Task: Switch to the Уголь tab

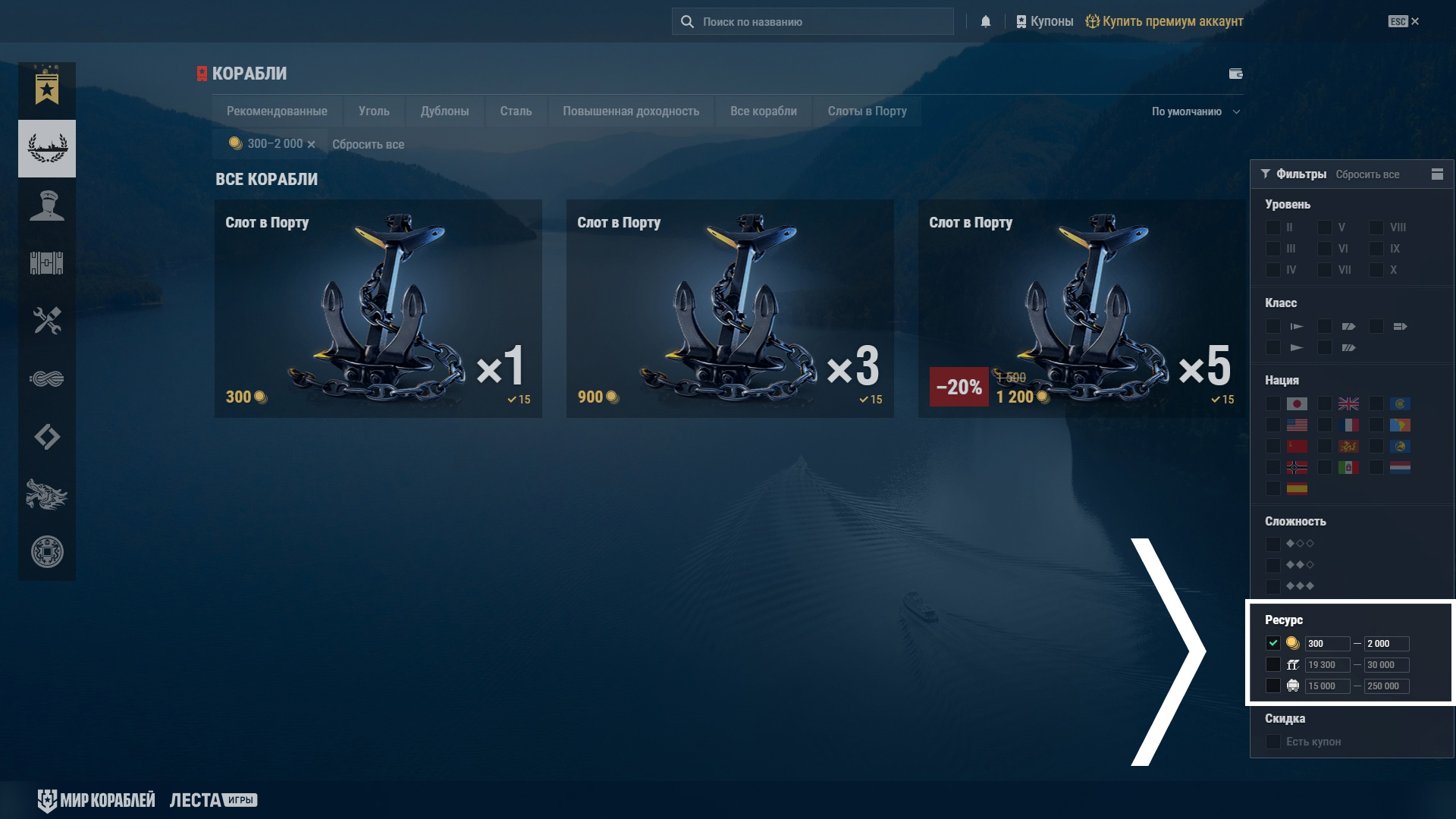Action: coord(374,111)
